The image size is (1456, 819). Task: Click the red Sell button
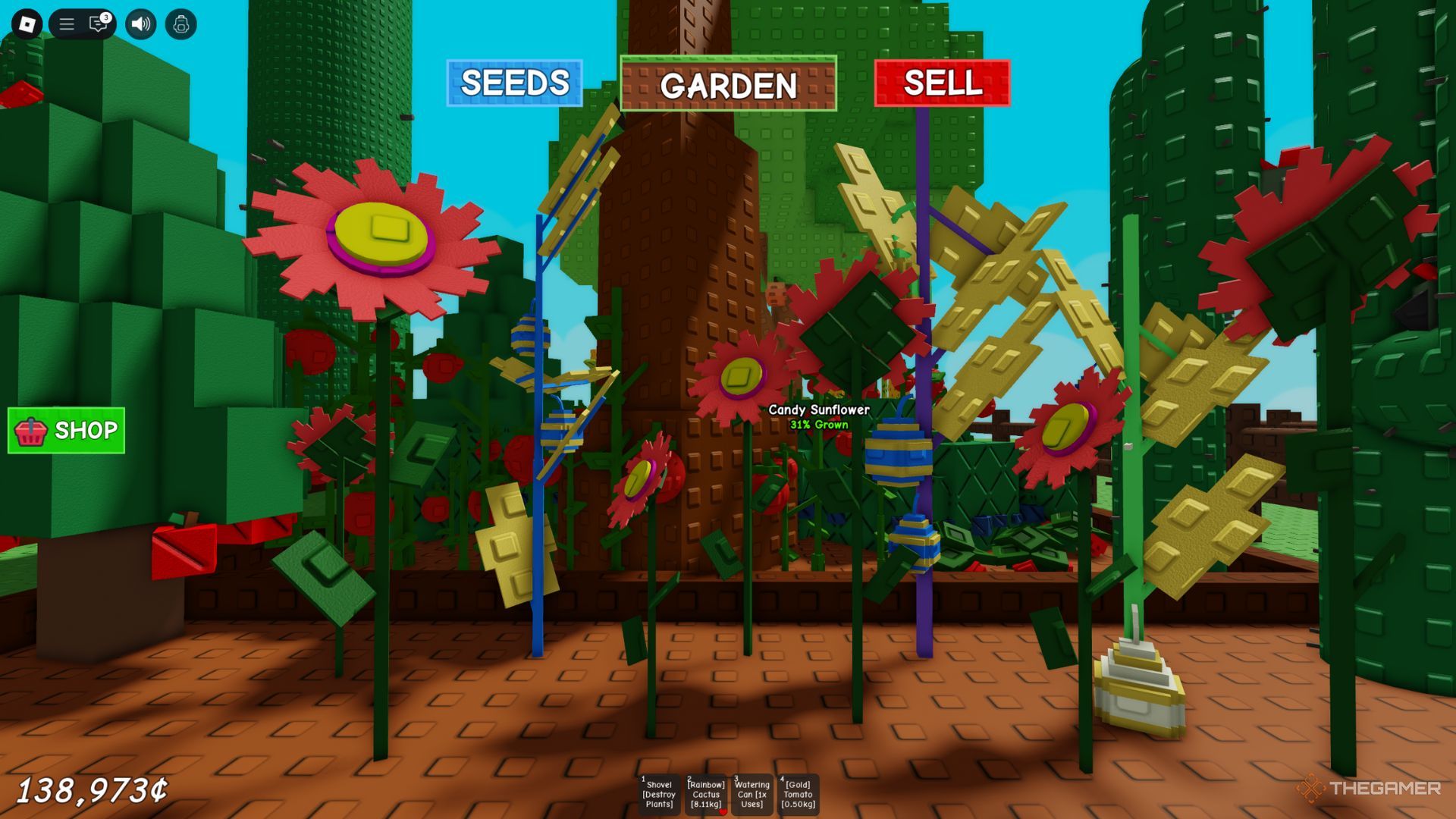pos(942,83)
